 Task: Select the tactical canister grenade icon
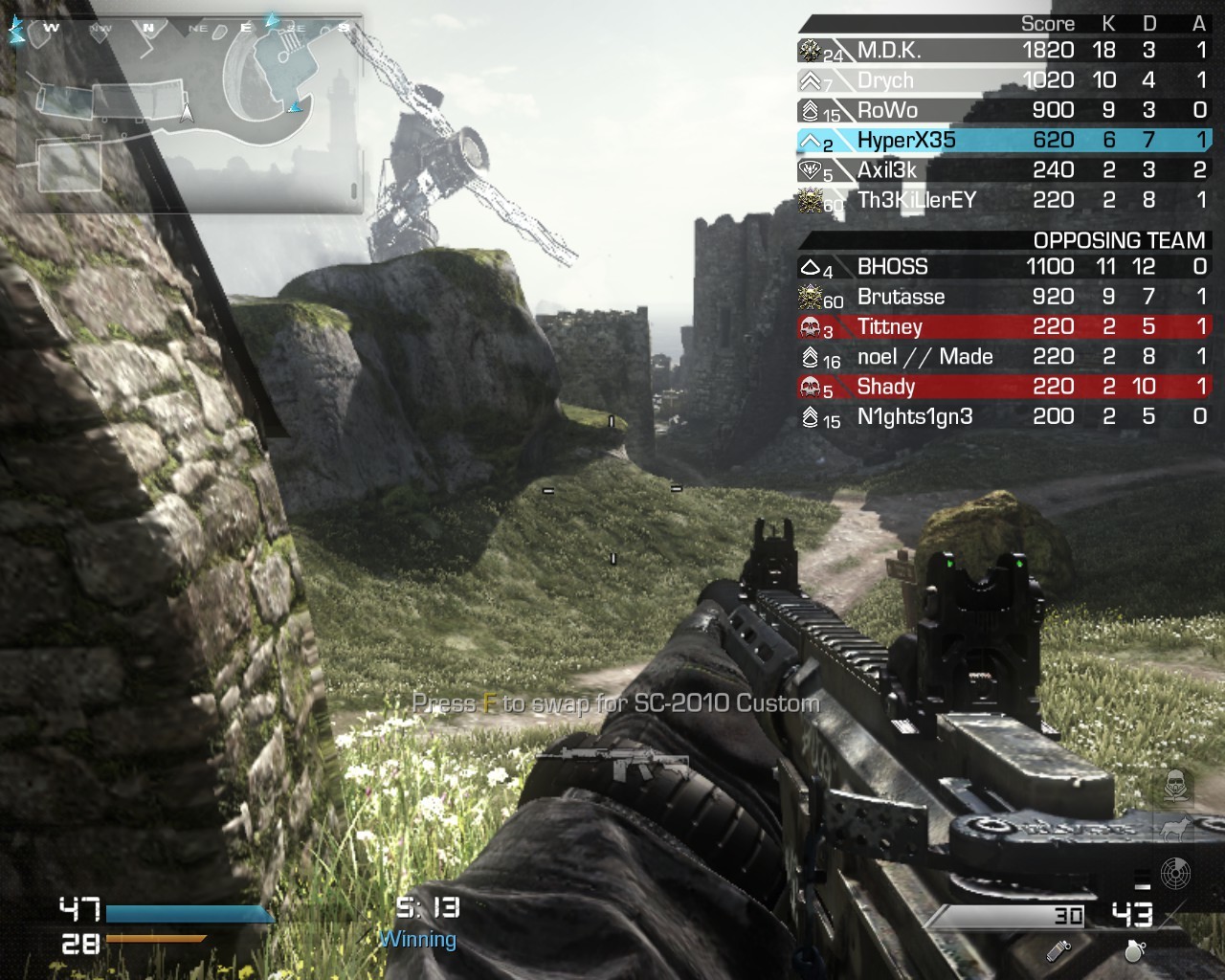(1058, 949)
